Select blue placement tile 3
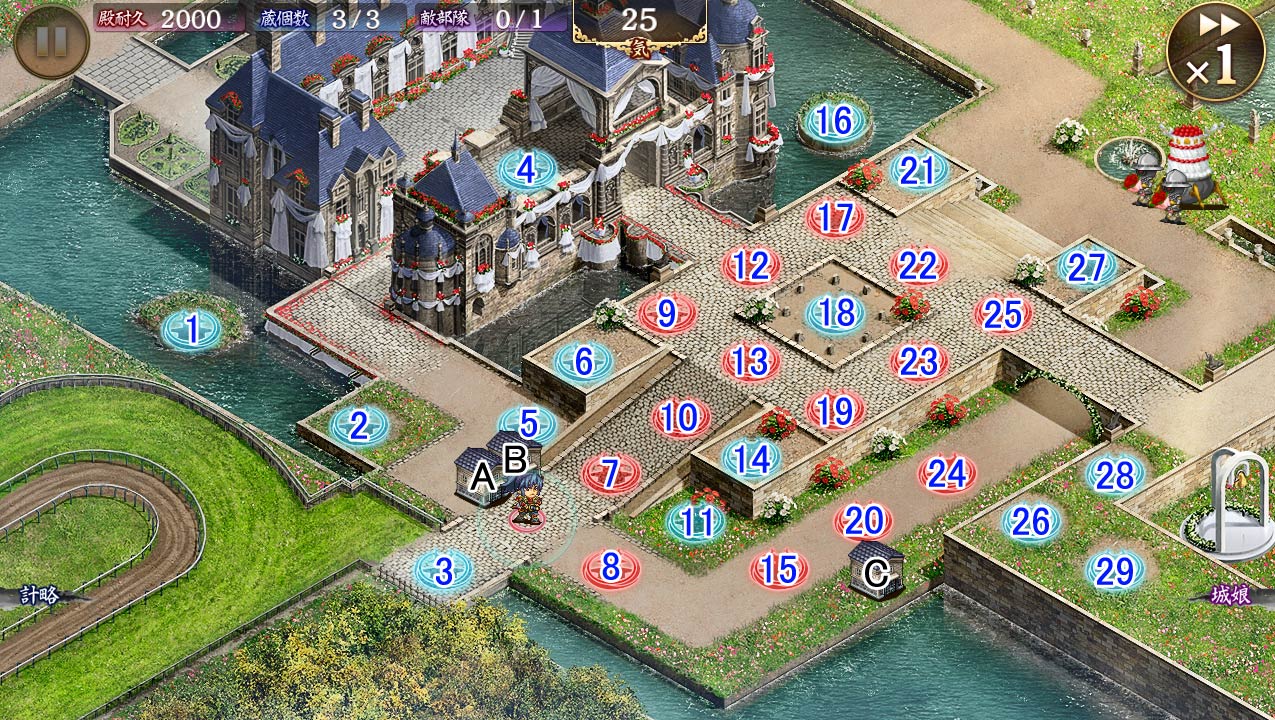The image size is (1275, 720). tap(443, 571)
